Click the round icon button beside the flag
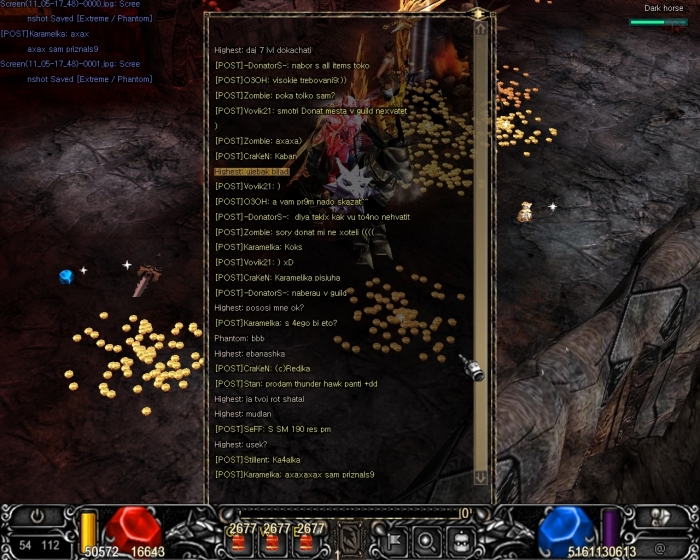Image resolution: width=700 pixels, height=560 pixels. click(x=425, y=540)
